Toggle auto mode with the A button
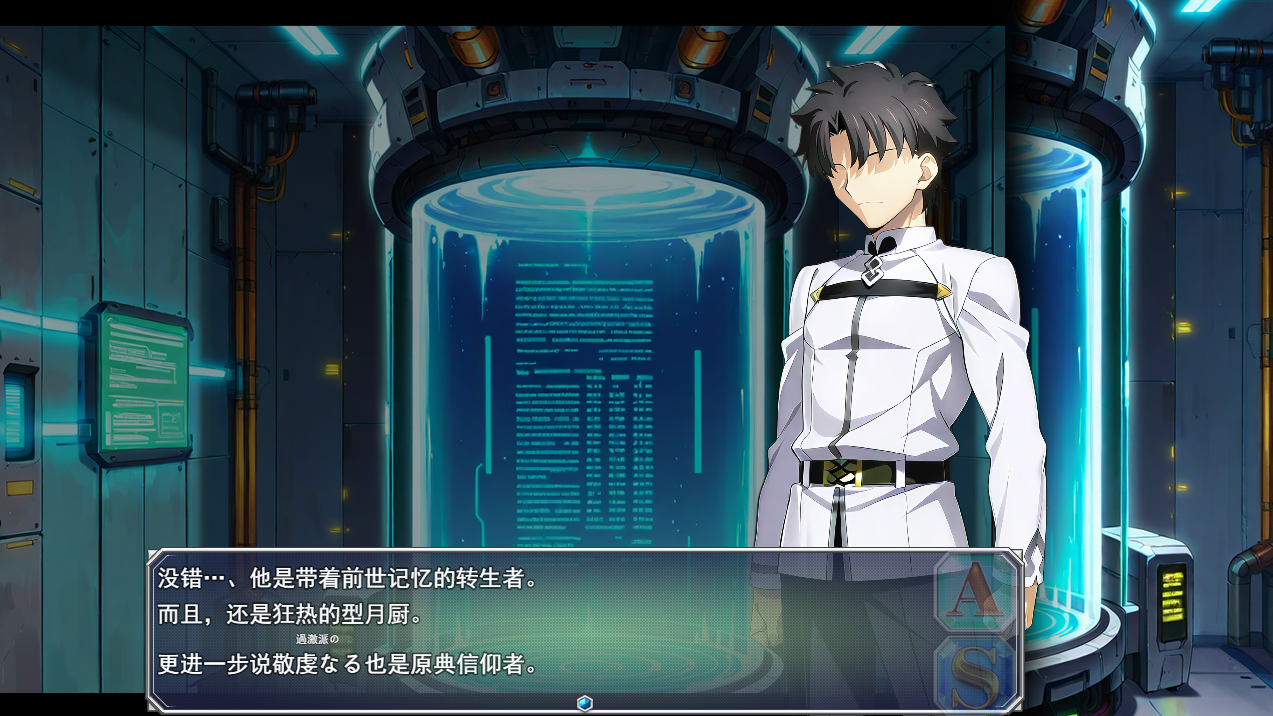 [x=975, y=593]
